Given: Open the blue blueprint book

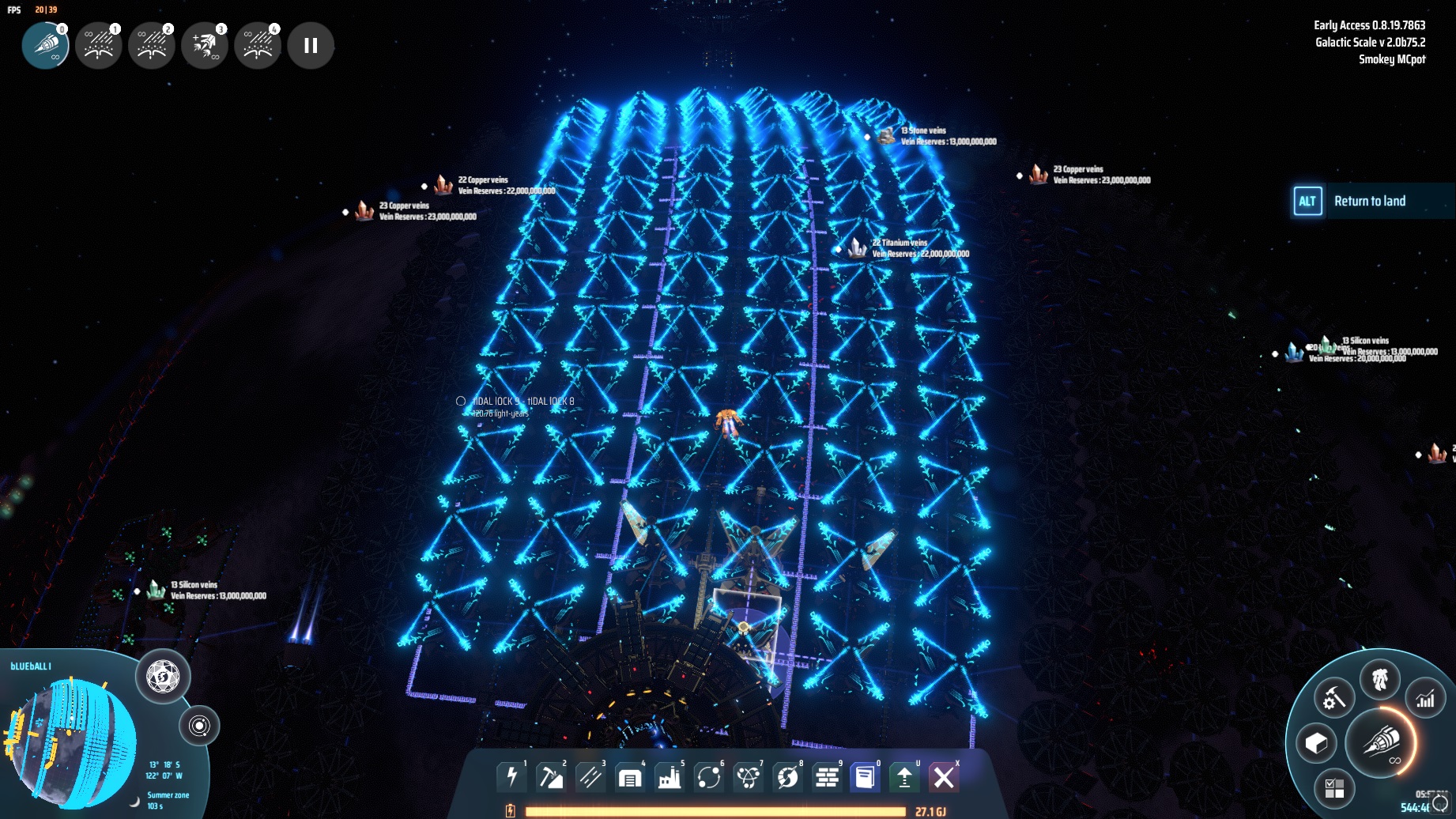Looking at the screenshot, I should [866, 777].
